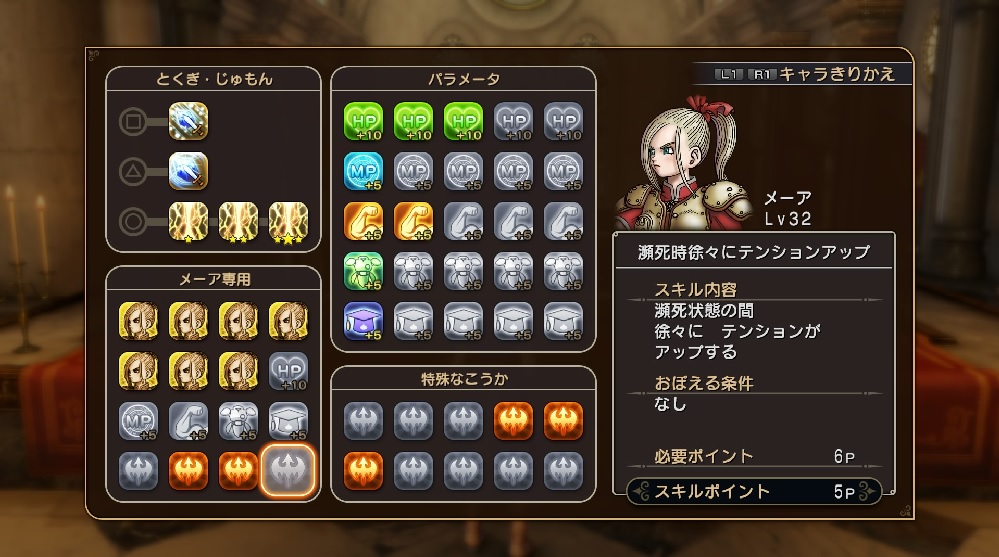This screenshot has height=557, width=999.
Task: Select the green bear +5 parameter skill
Action: (x=363, y=271)
